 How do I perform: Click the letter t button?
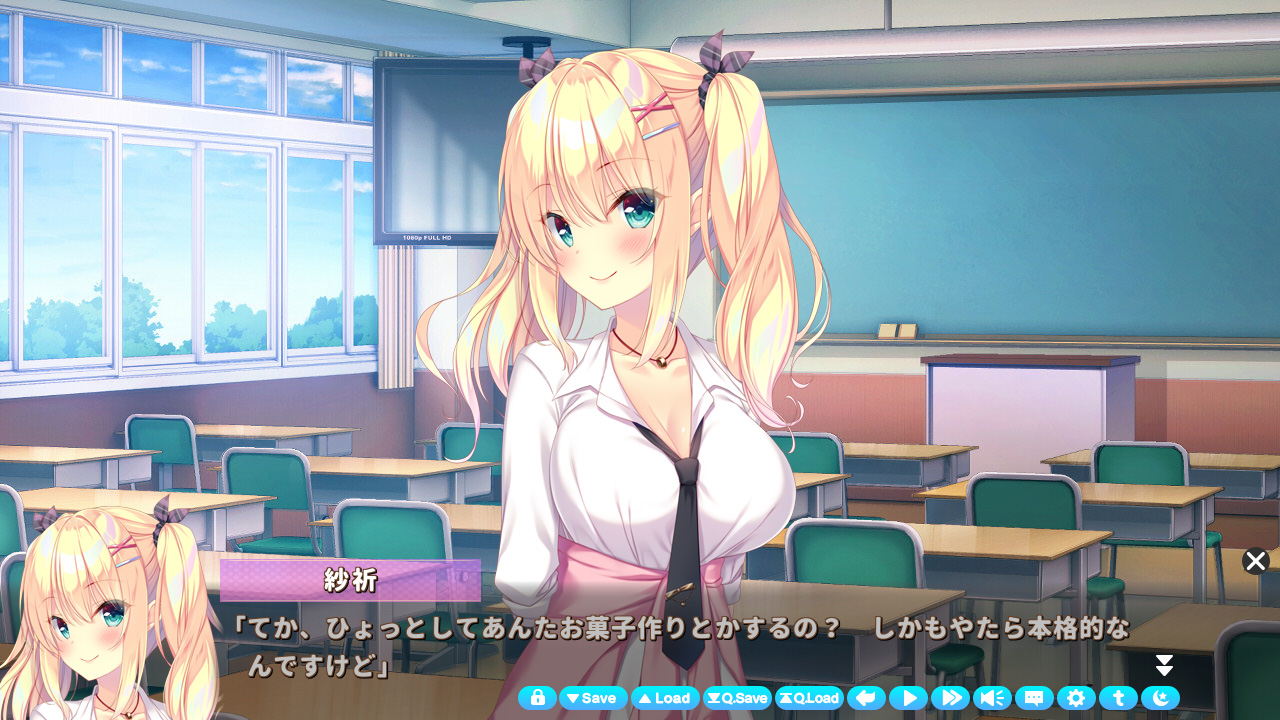pyautogui.click(x=1118, y=698)
